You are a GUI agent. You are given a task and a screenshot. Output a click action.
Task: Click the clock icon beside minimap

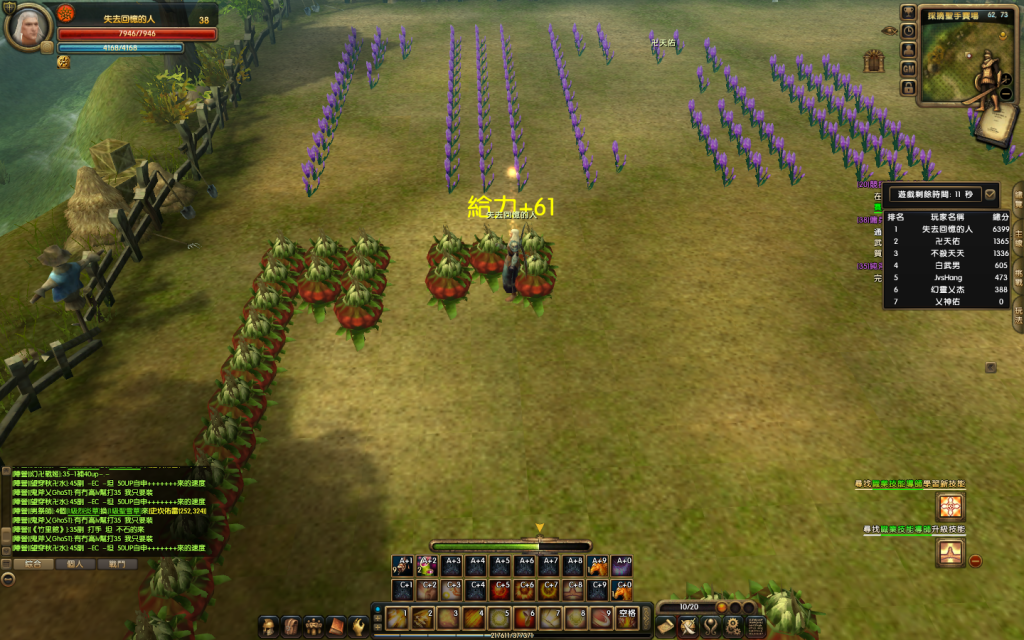tap(908, 31)
